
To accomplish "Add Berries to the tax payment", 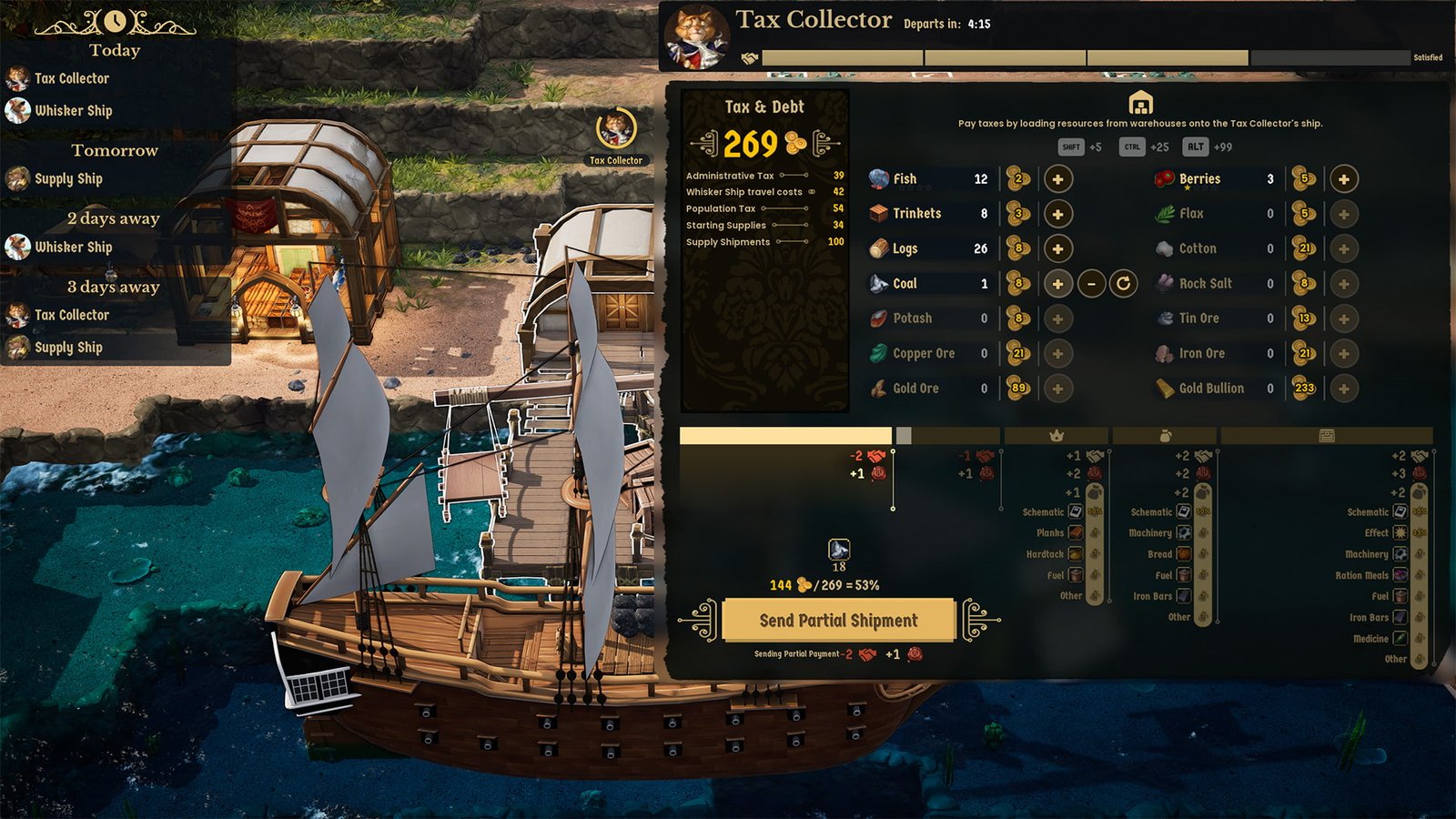I will coord(1343,179).
